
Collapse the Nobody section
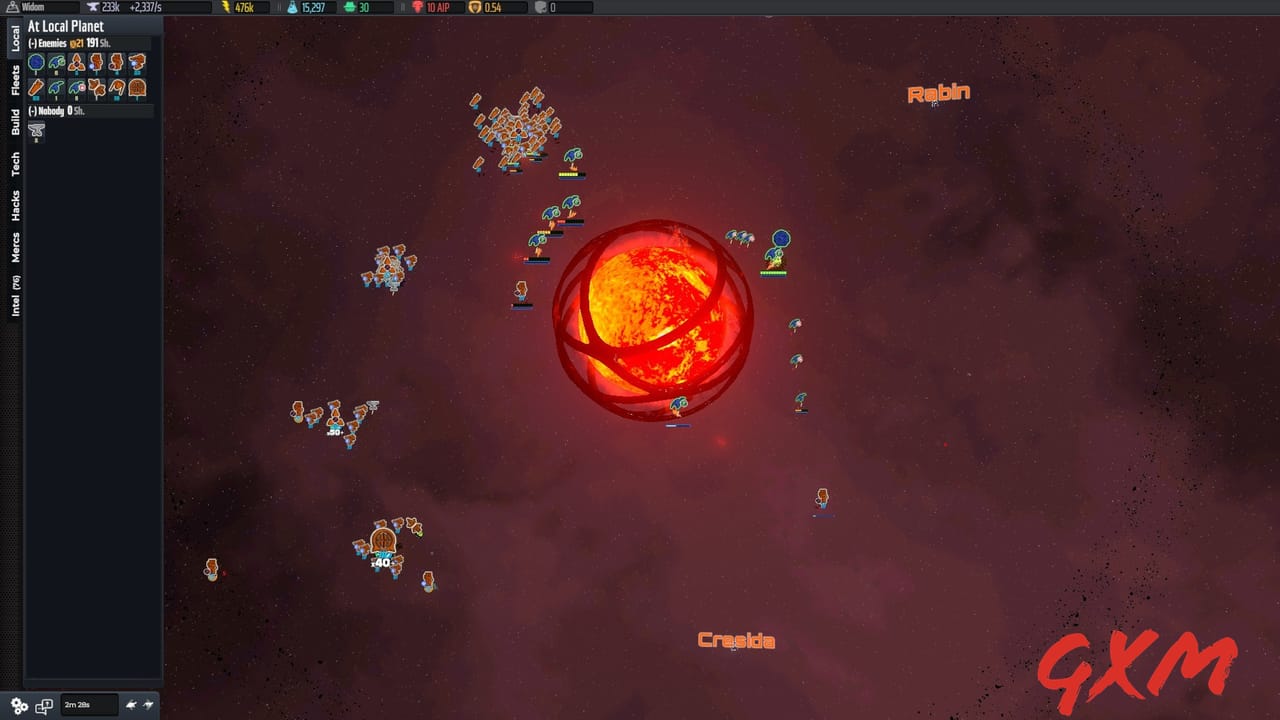pyautogui.click(x=33, y=111)
